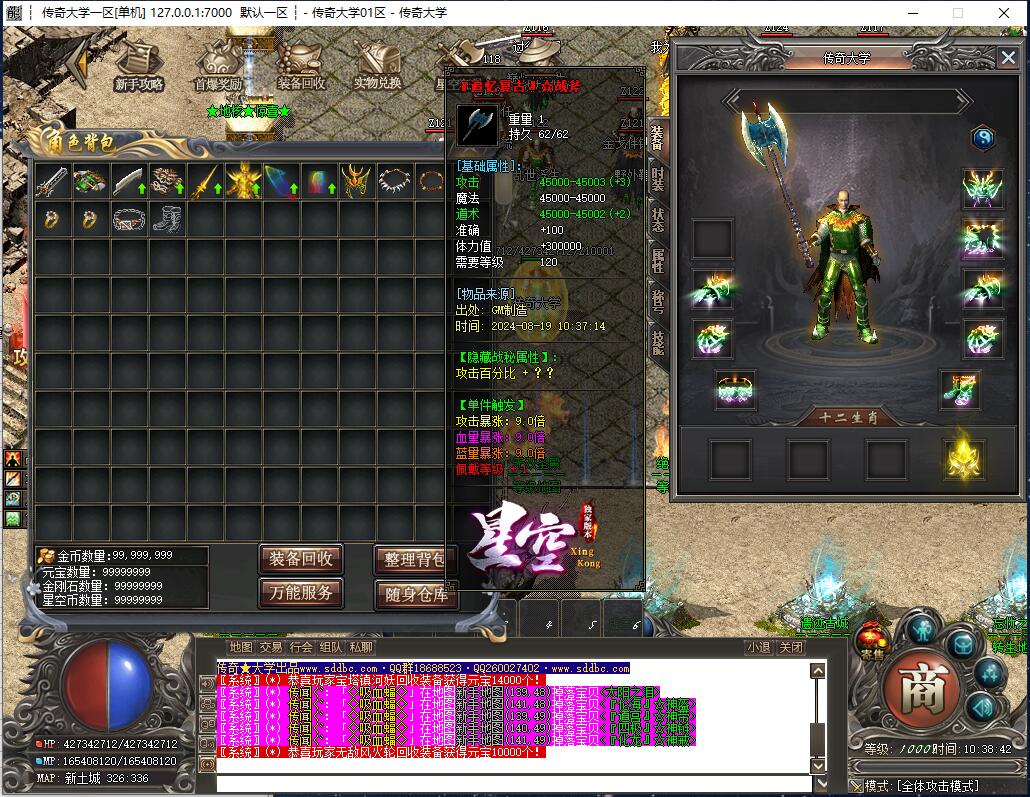The image size is (1030, 797).
Task: Choose the 行会 guild chat tab
Action: pyautogui.click(x=301, y=647)
